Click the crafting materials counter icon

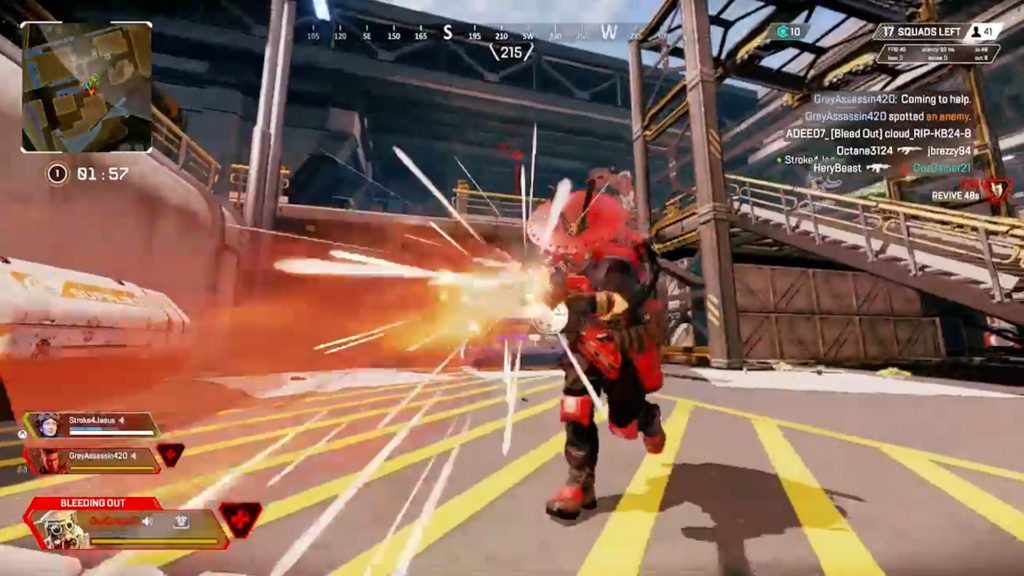776,31
